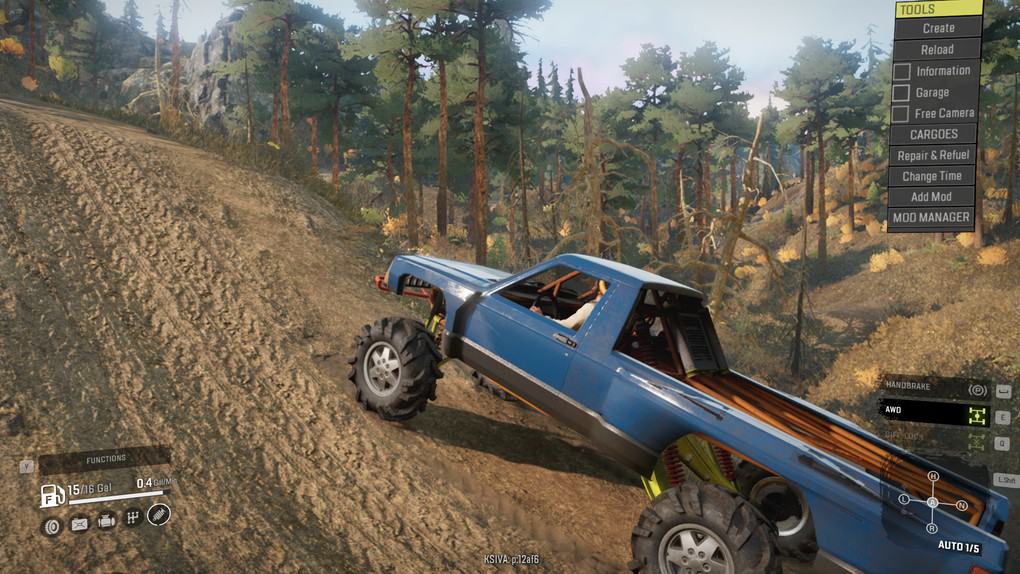The width and height of the screenshot is (1020, 574).
Task: Click Add Mod in the tools list
Action: point(931,197)
